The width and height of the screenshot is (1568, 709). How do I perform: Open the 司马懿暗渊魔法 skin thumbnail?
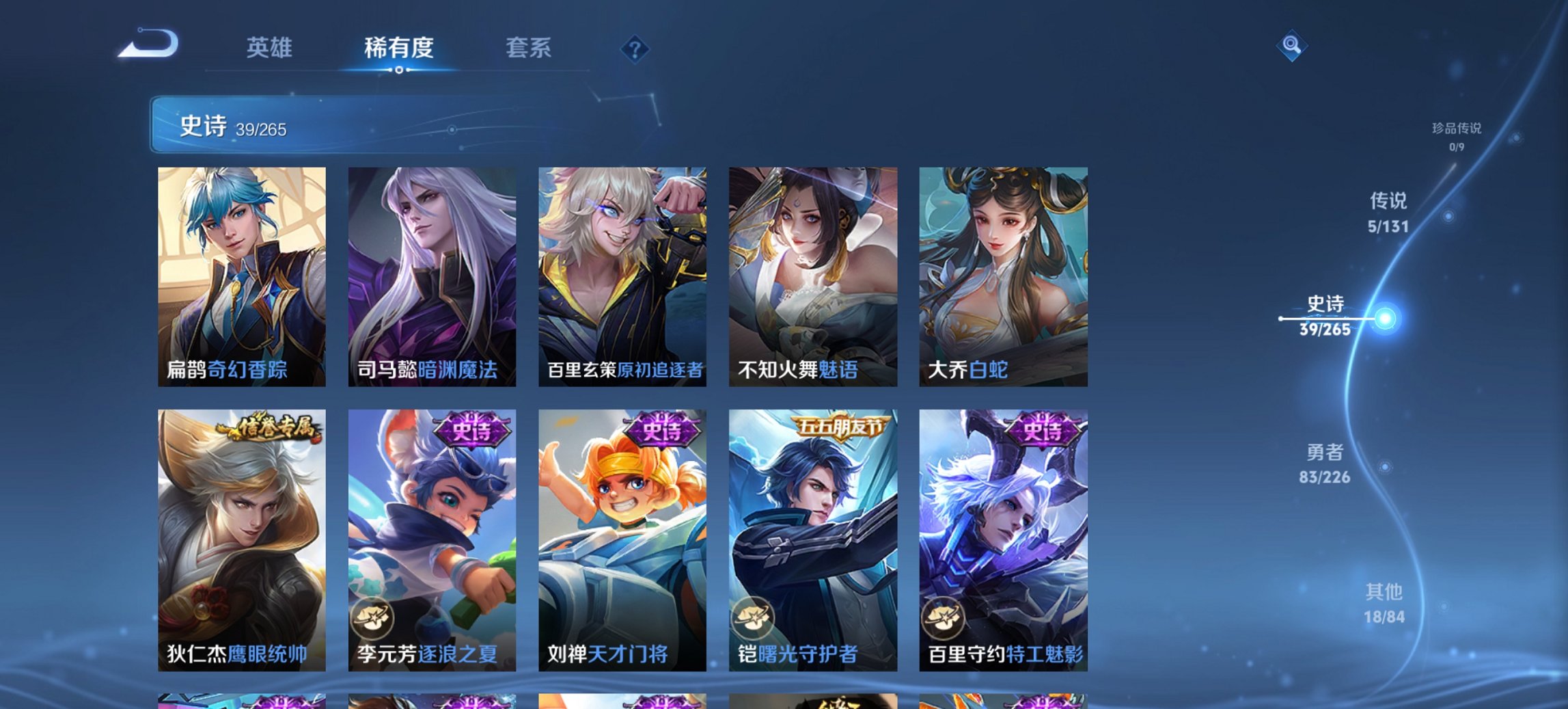coord(432,270)
